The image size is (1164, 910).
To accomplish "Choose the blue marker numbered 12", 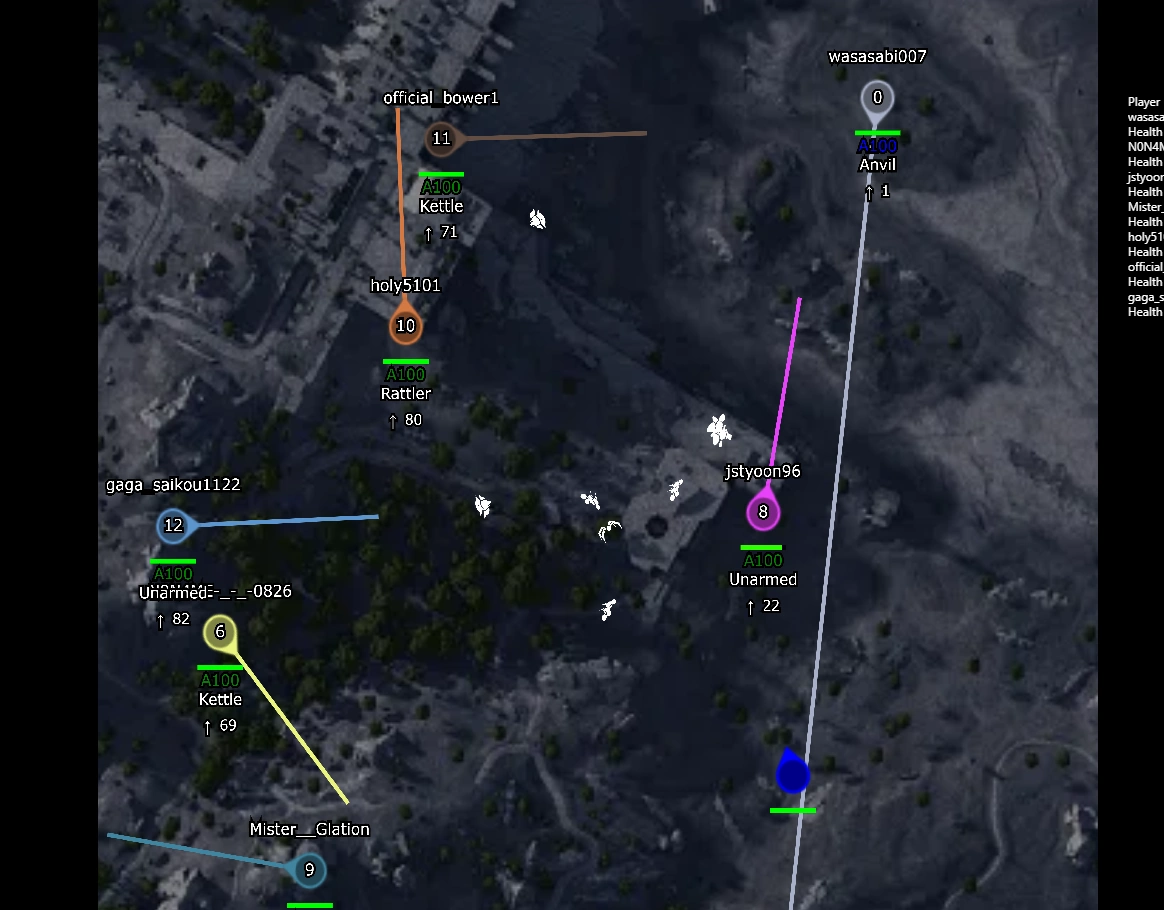I will [x=173, y=525].
